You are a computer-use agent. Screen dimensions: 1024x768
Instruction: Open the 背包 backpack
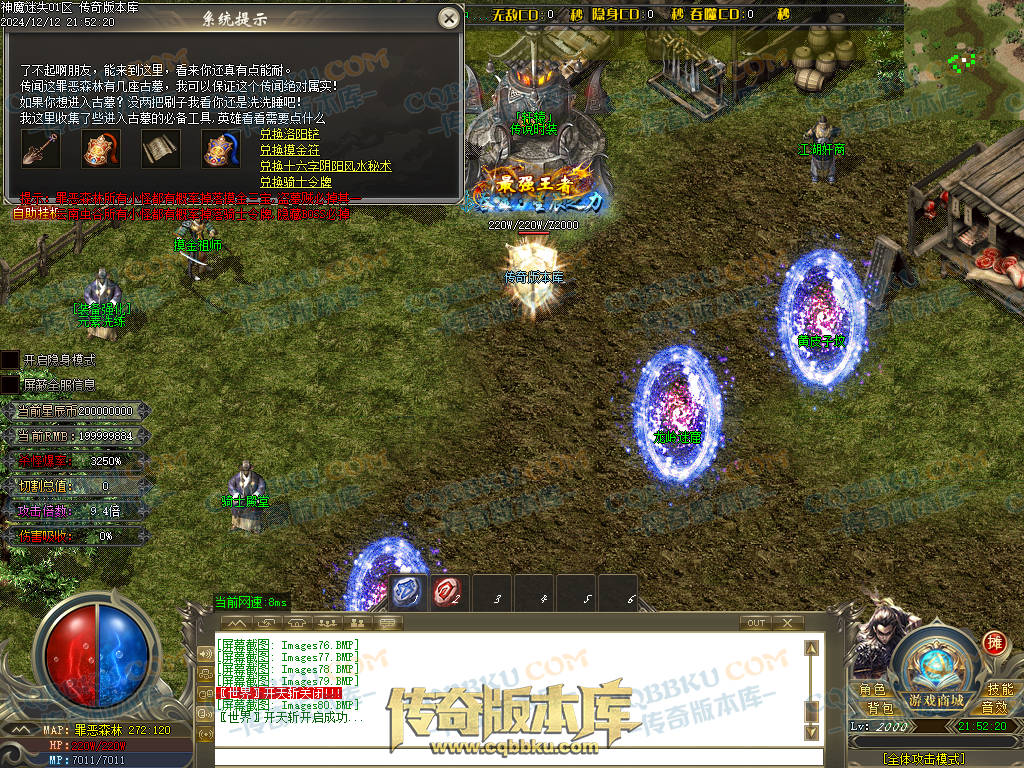(880, 708)
